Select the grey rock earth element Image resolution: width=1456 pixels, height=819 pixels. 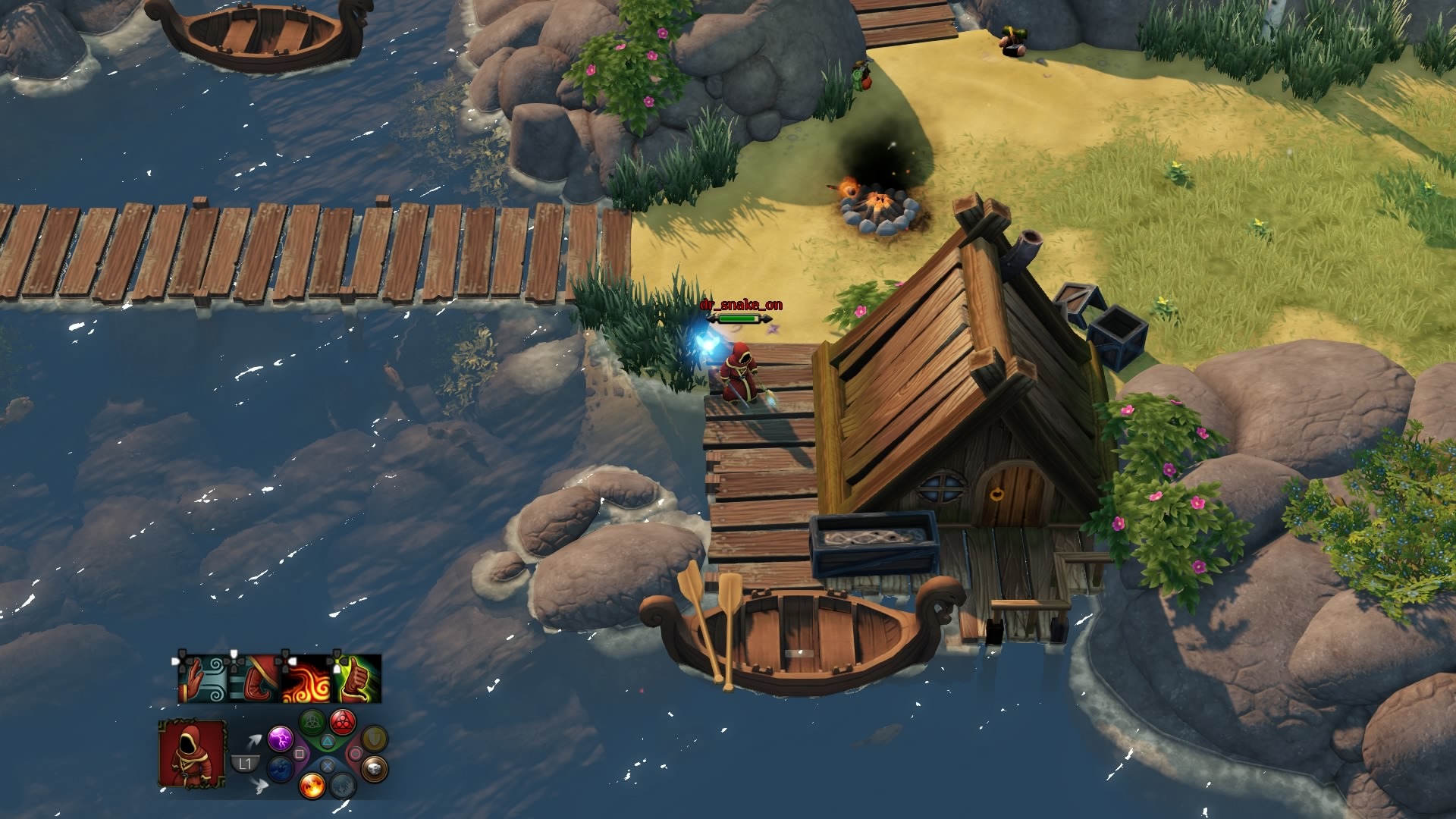pos(374,770)
